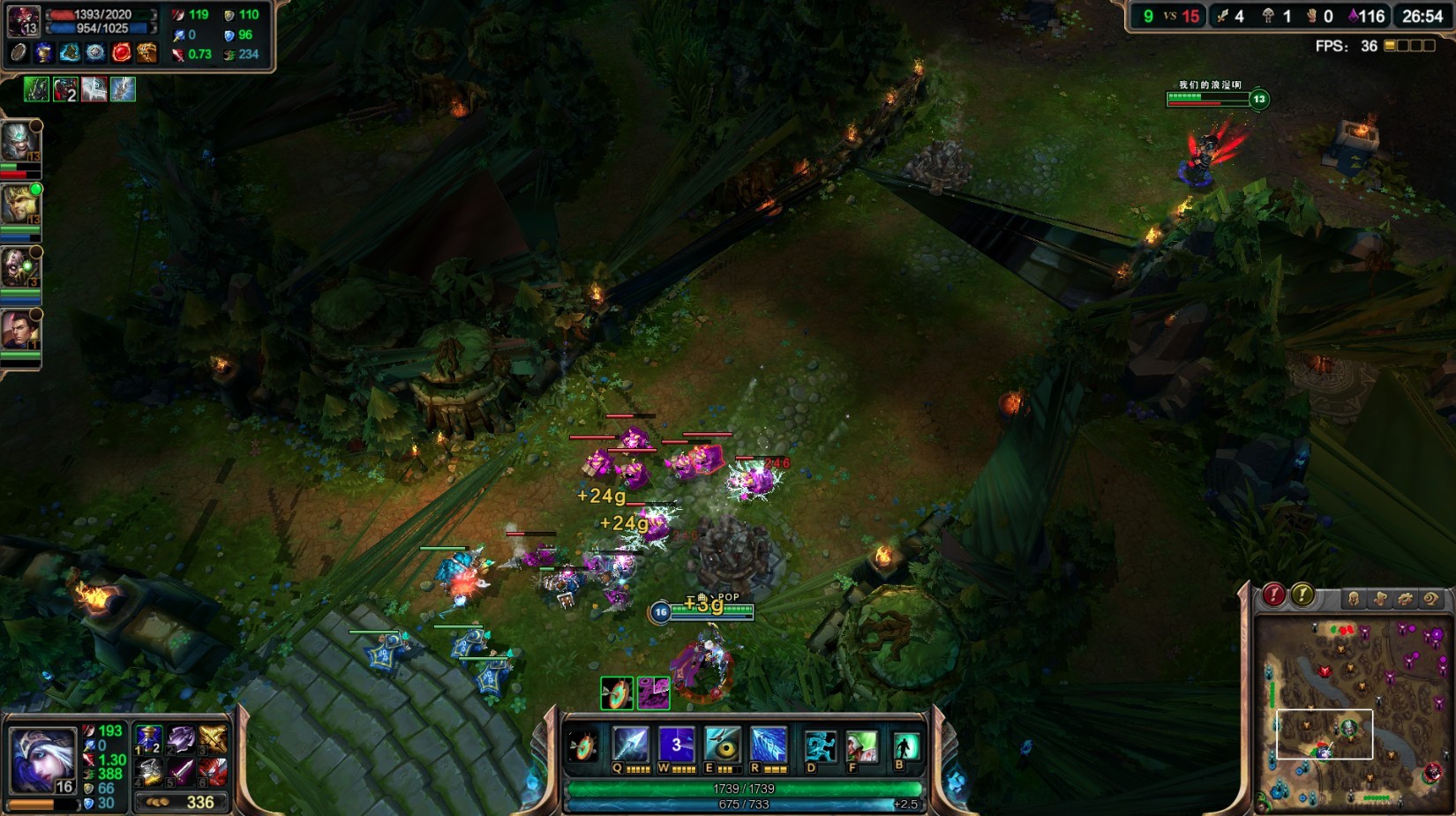Screen dimensions: 1456x816
Task: Use the potion in item slot 1
Action: click(148, 739)
